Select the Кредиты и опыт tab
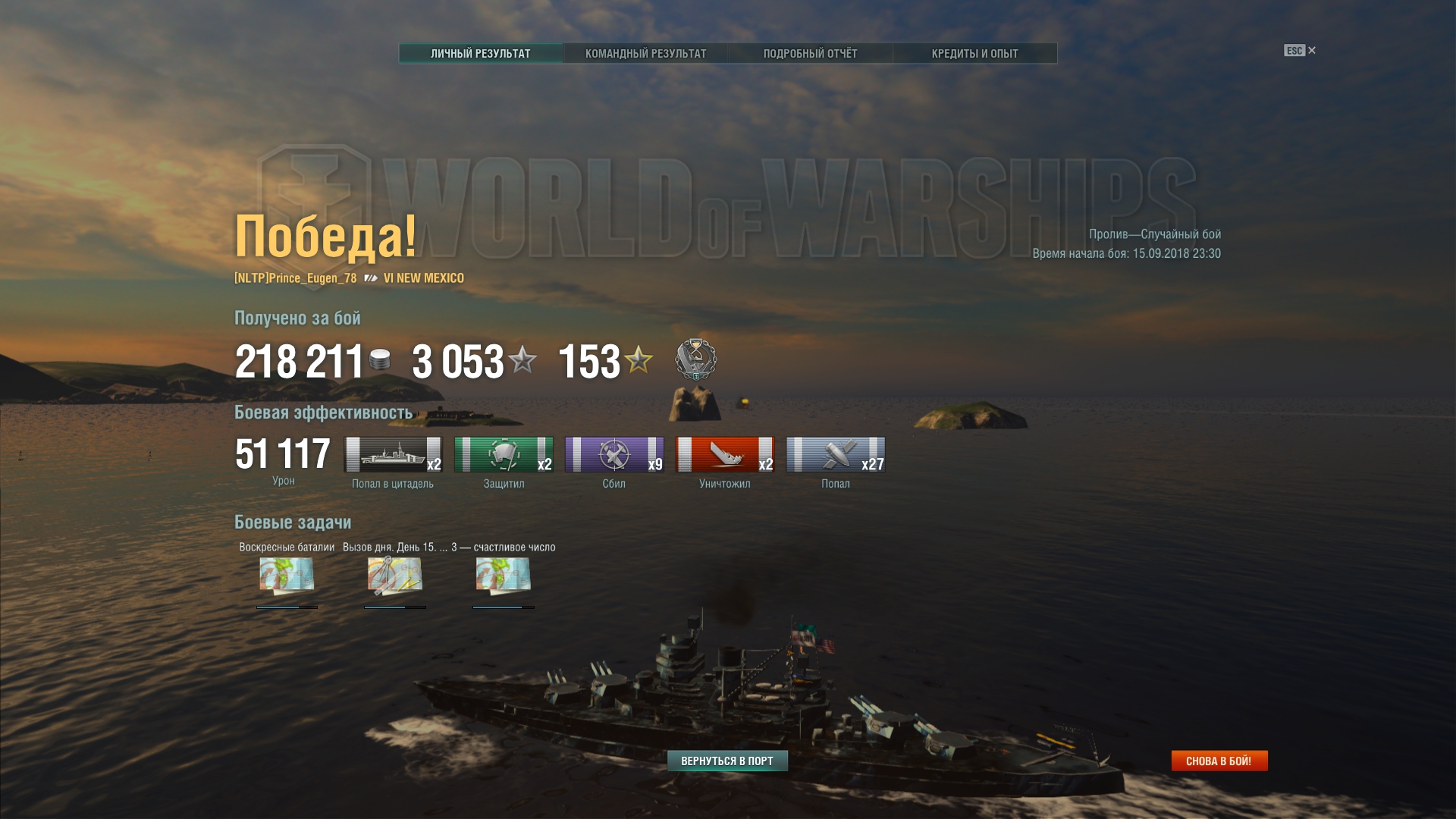The width and height of the screenshot is (1456, 819). coord(974,53)
